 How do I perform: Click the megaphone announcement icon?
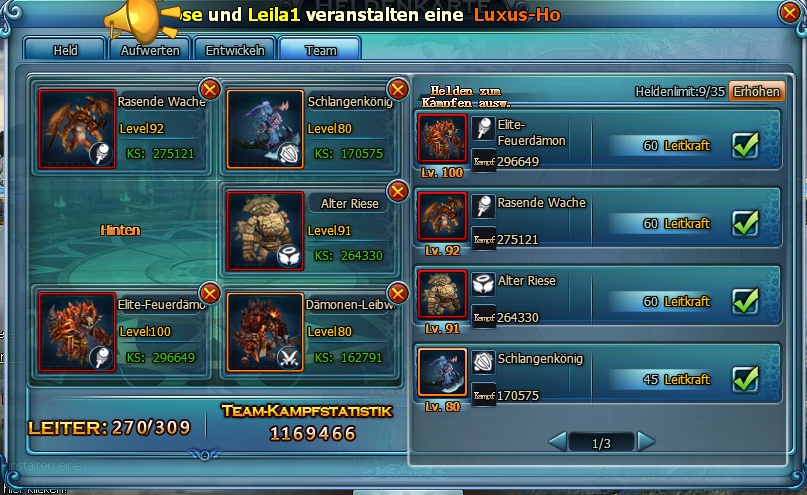click(131, 17)
